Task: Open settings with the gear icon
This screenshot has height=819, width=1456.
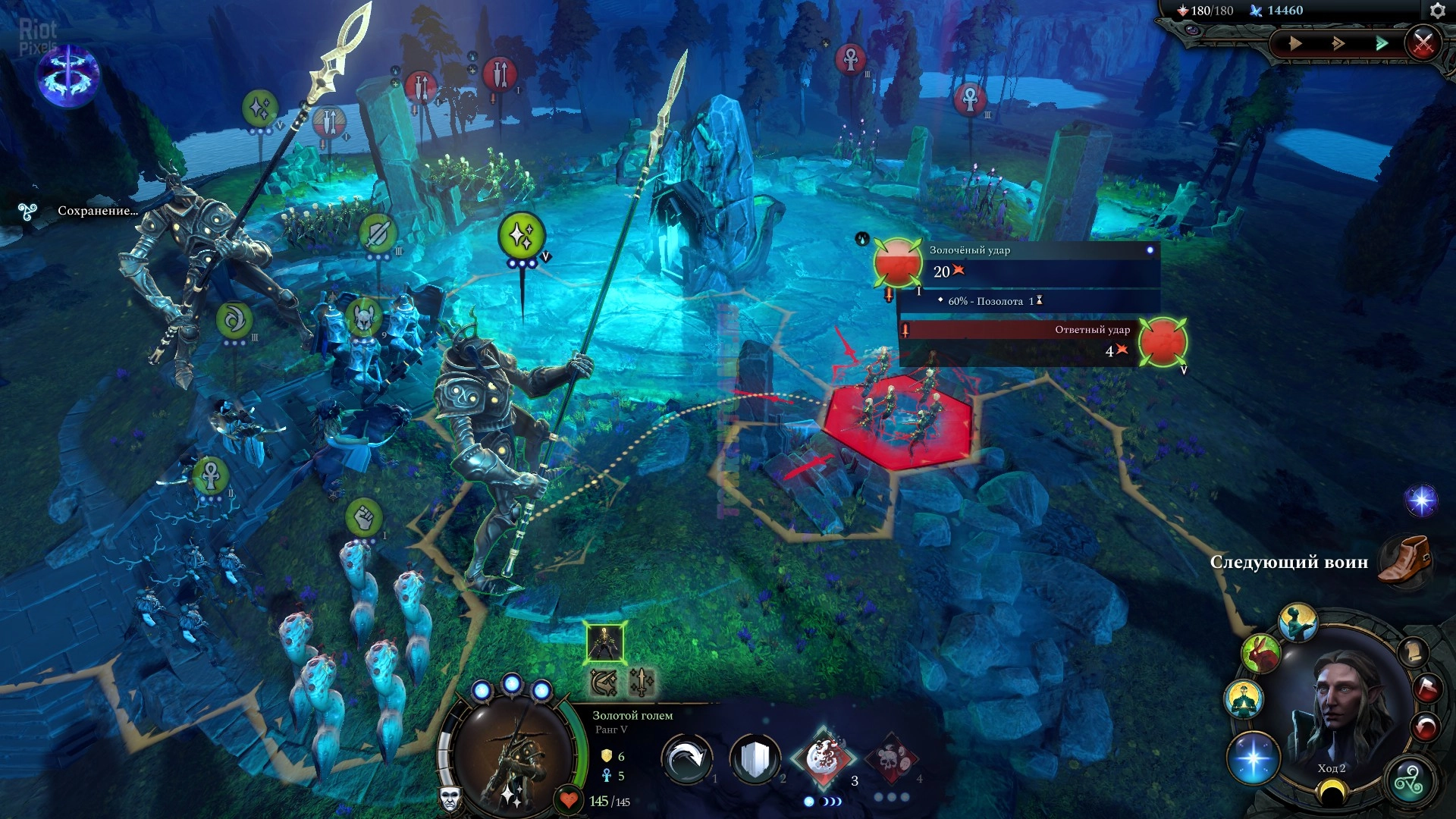Action: pos(1437,11)
